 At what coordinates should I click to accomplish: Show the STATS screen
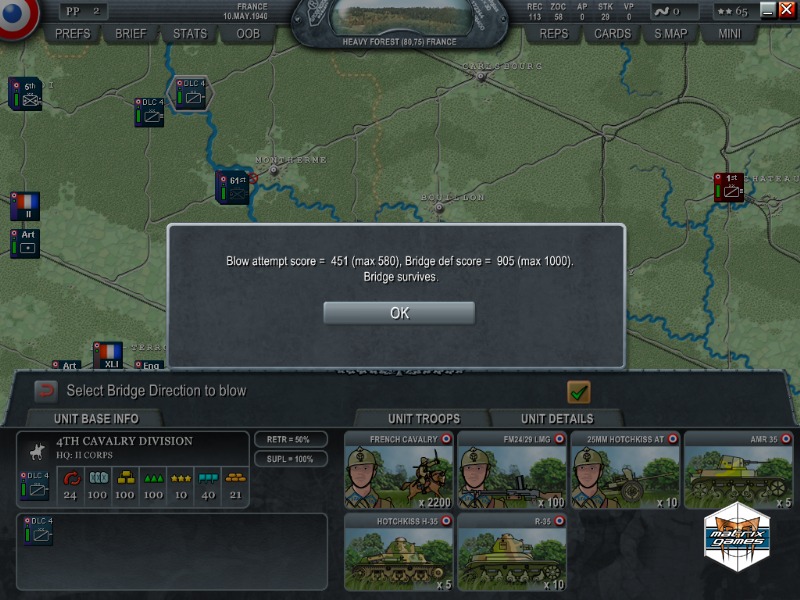coord(189,33)
